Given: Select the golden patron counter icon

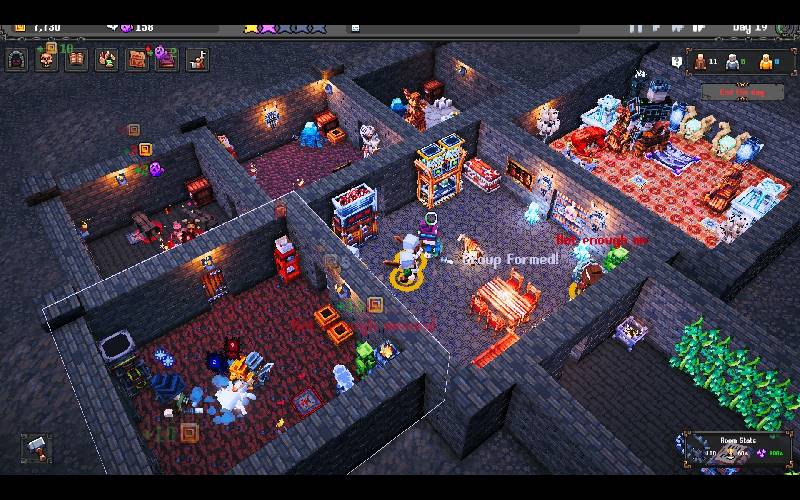Looking at the screenshot, I should coord(766,62).
